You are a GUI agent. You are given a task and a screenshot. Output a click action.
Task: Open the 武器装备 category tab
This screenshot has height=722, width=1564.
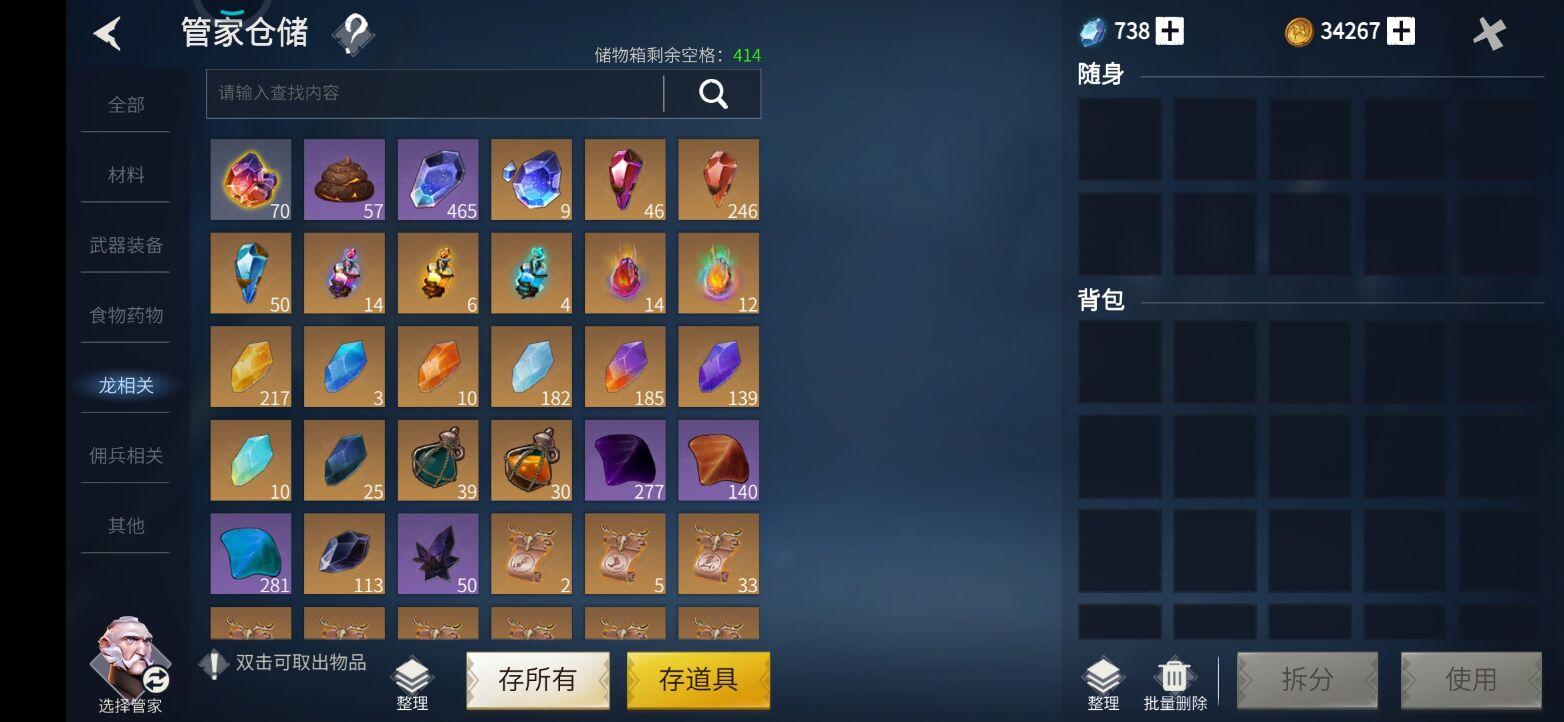pos(125,245)
